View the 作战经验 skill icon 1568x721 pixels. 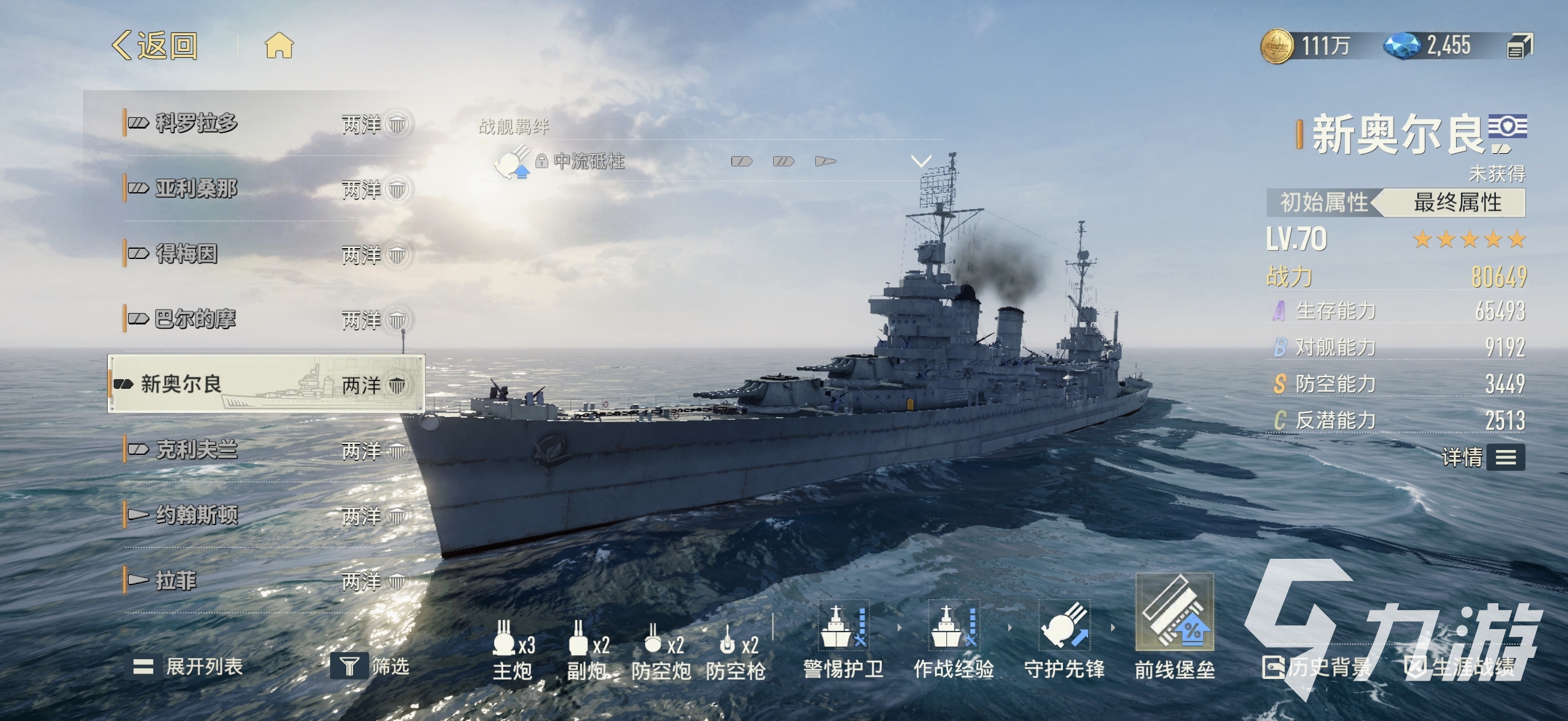point(953,627)
